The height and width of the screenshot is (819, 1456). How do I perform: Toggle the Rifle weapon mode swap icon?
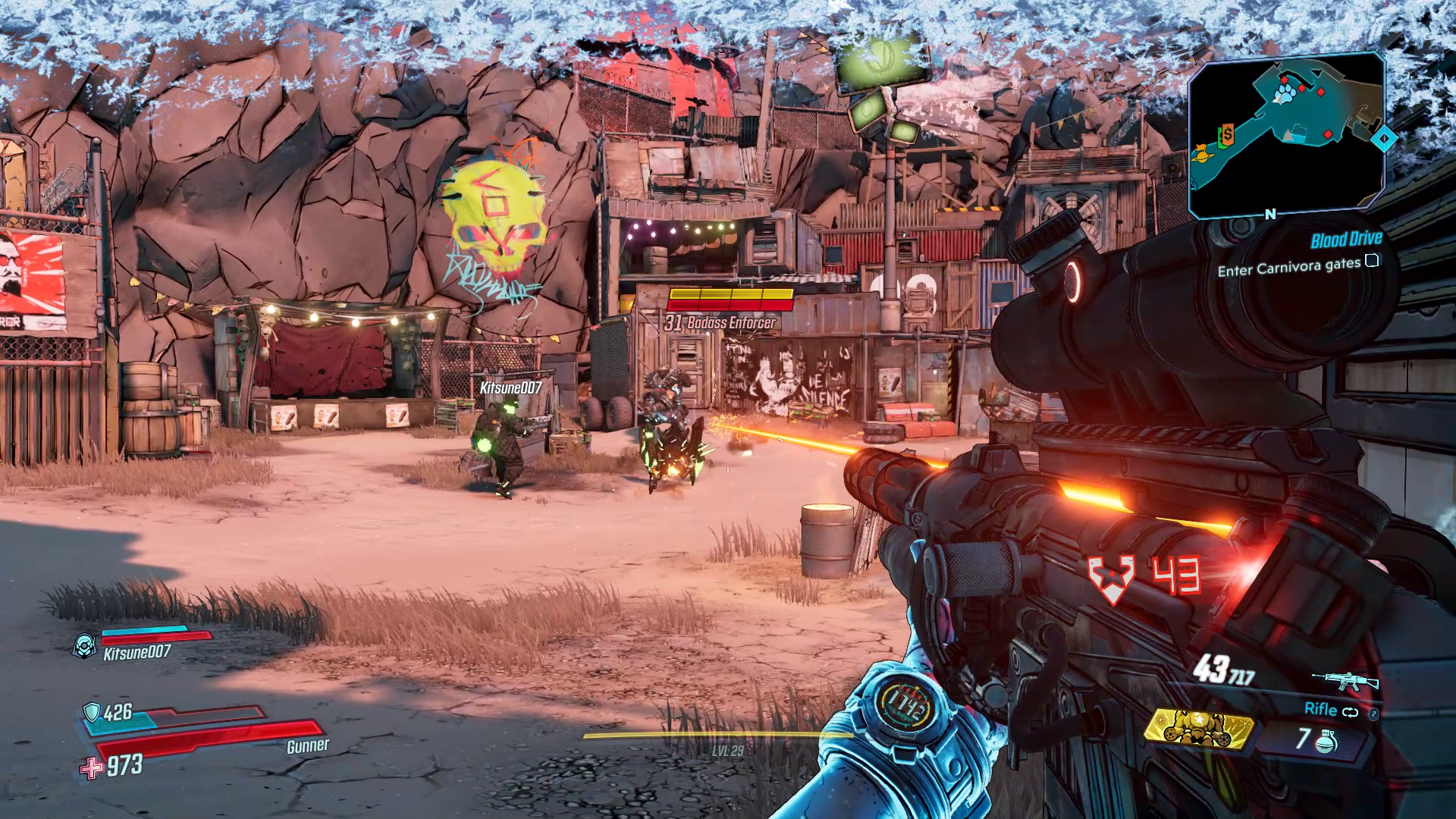(x=1350, y=712)
